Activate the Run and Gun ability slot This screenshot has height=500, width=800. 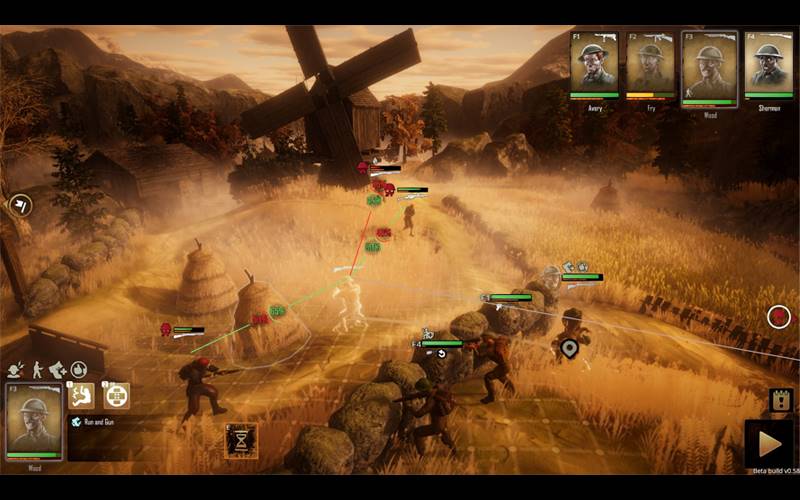tap(82, 395)
